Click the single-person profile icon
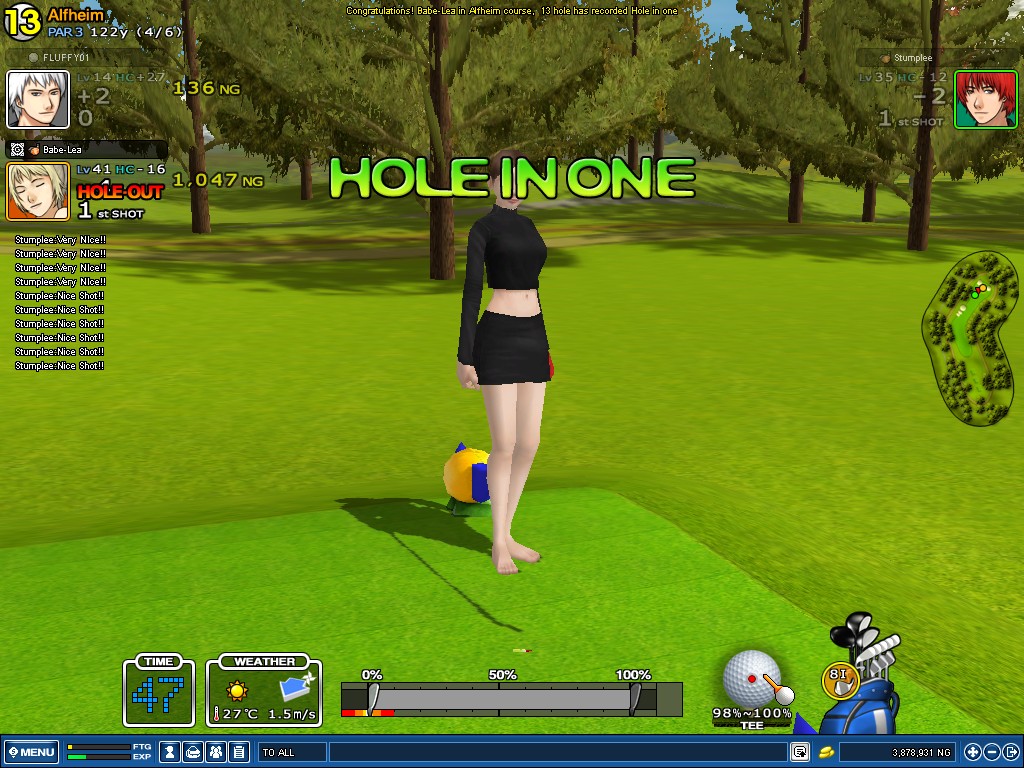This screenshot has height=768, width=1024. point(171,752)
